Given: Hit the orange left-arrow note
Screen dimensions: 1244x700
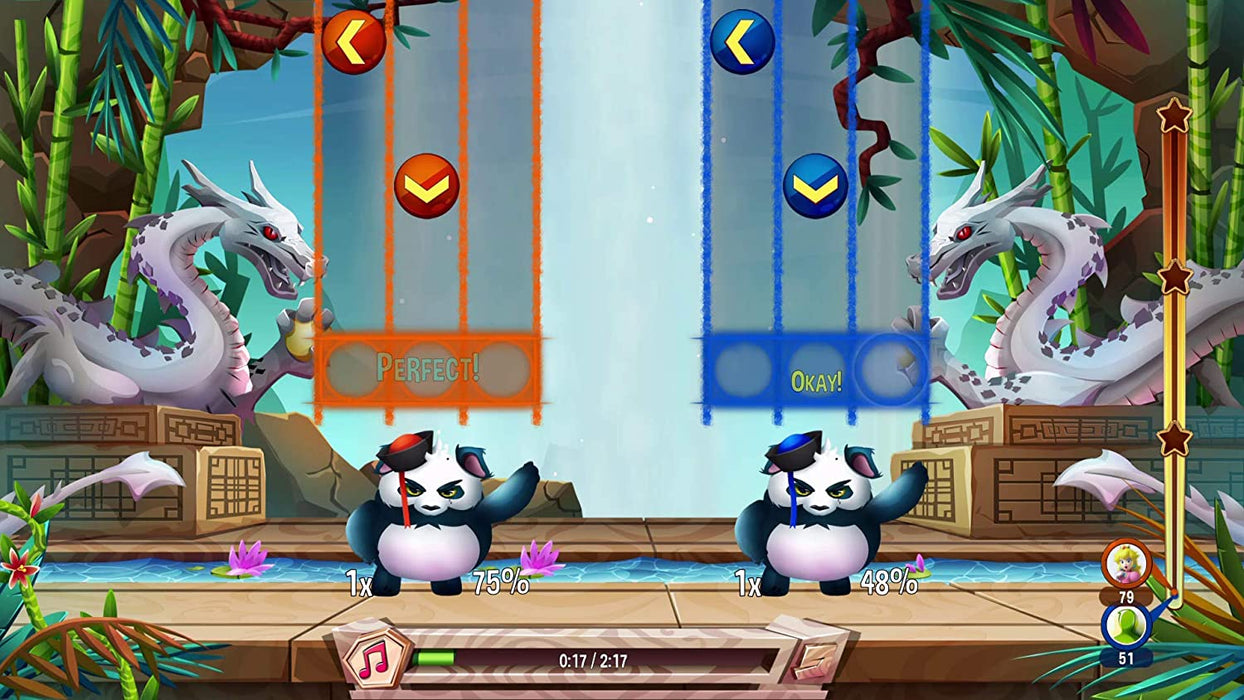Looking at the screenshot, I should coord(353,41).
